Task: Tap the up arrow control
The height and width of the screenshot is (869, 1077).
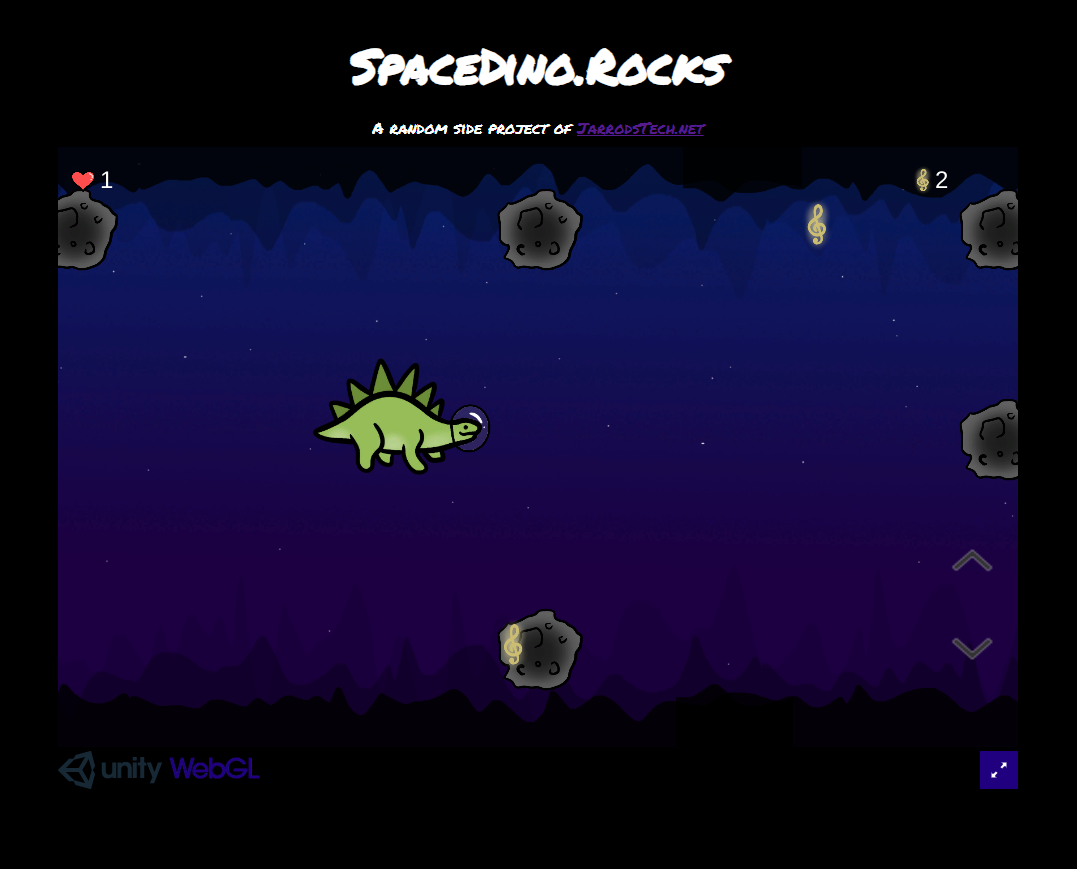Action: click(x=971, y=561)
